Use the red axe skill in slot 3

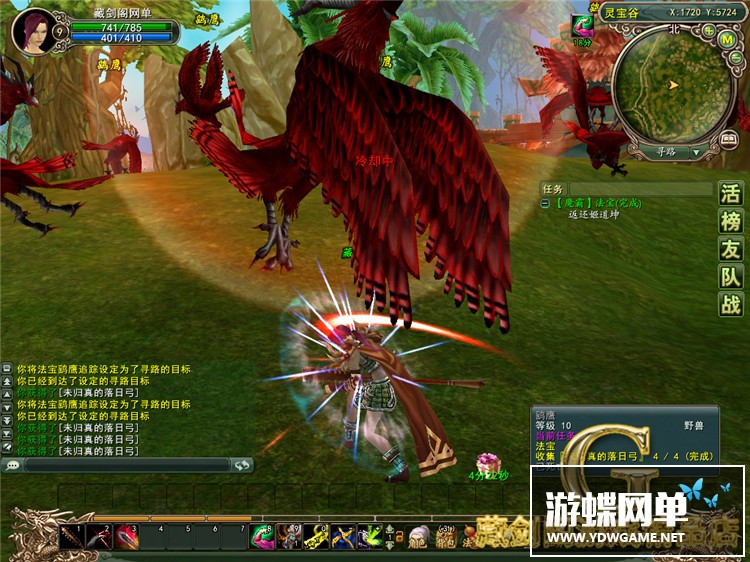pos(125,537)
